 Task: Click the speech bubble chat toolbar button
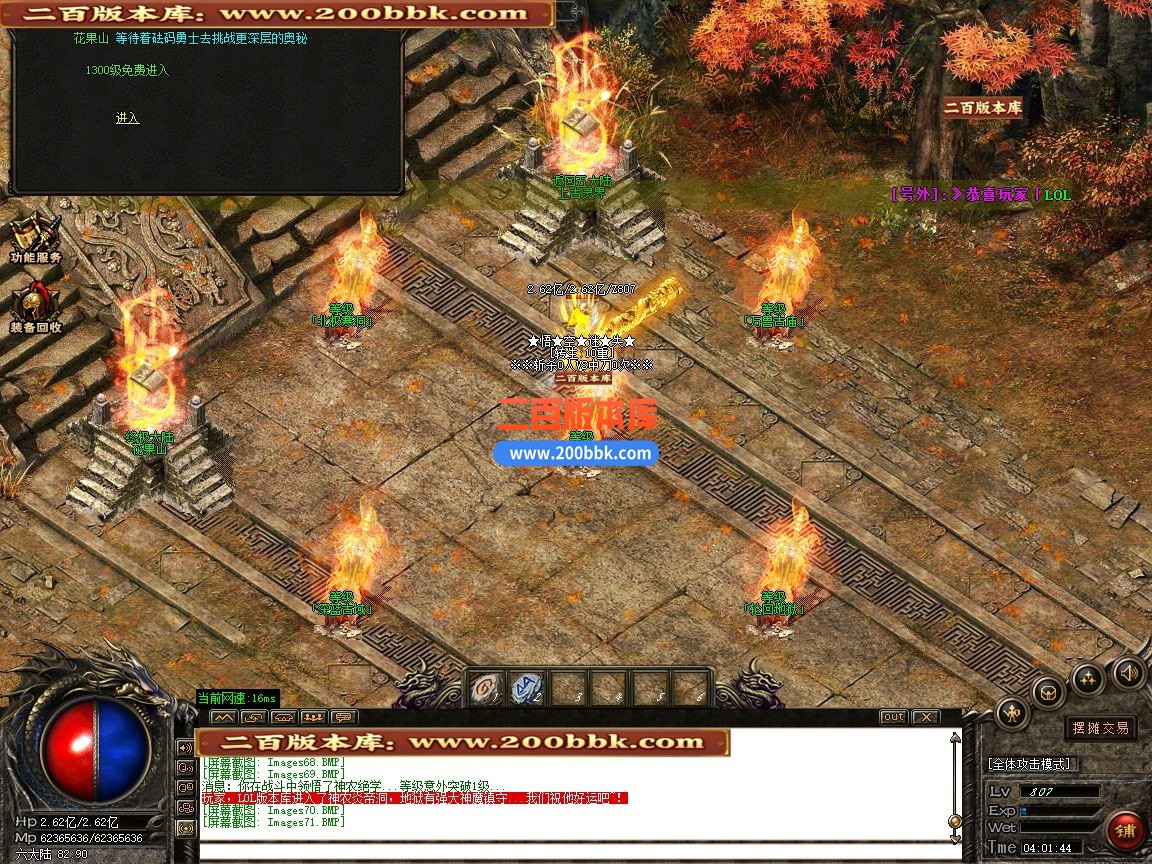(344, 717)
